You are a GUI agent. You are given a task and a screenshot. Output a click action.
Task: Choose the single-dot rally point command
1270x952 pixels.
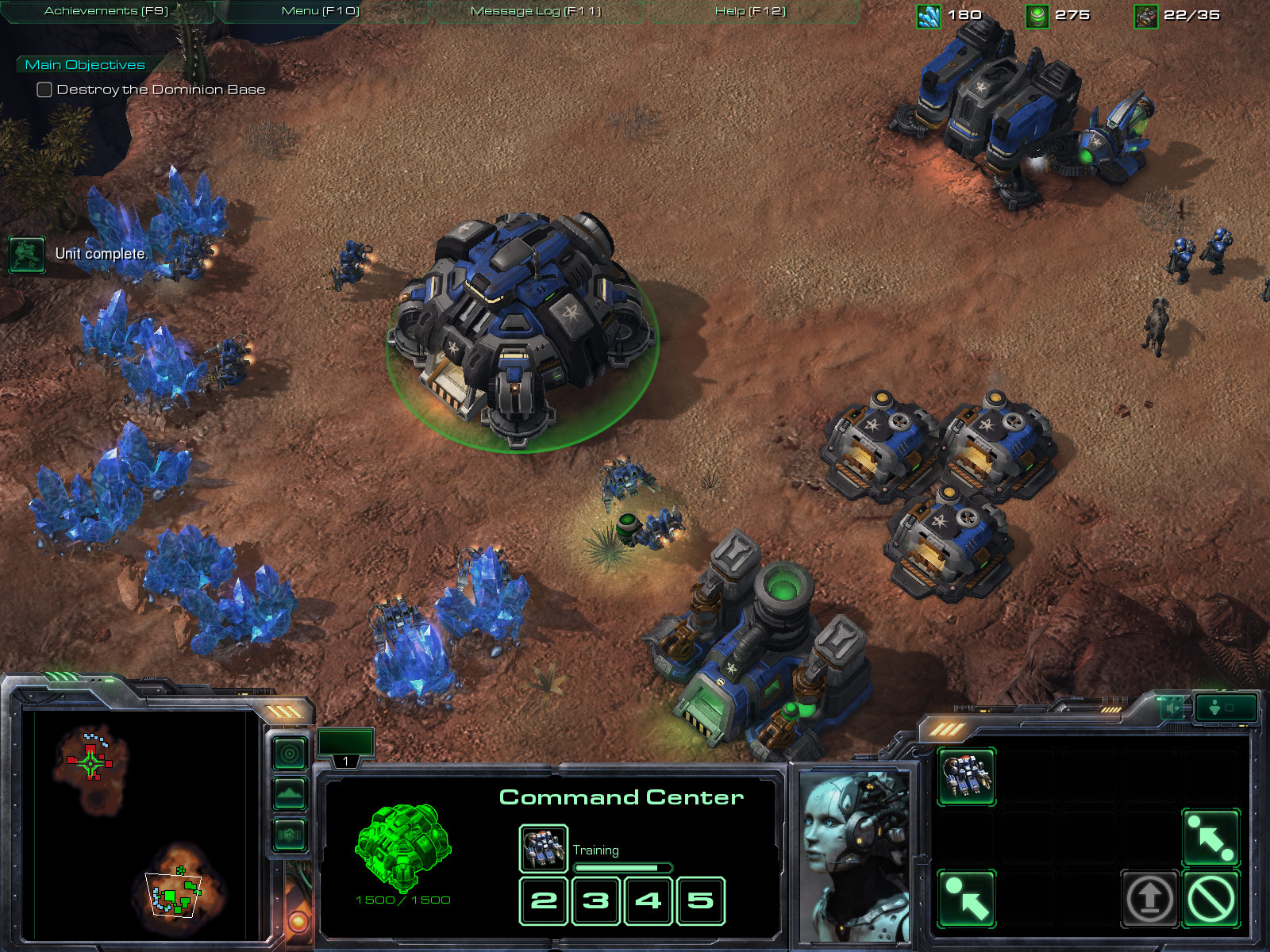(966, 898)
